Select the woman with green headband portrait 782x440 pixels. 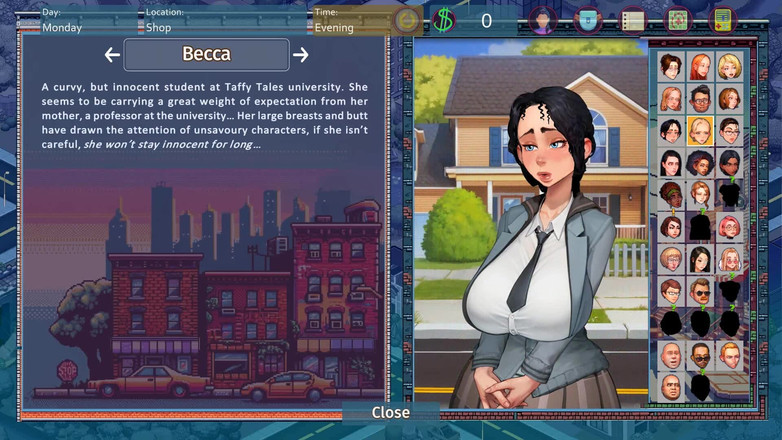[671, 194]
